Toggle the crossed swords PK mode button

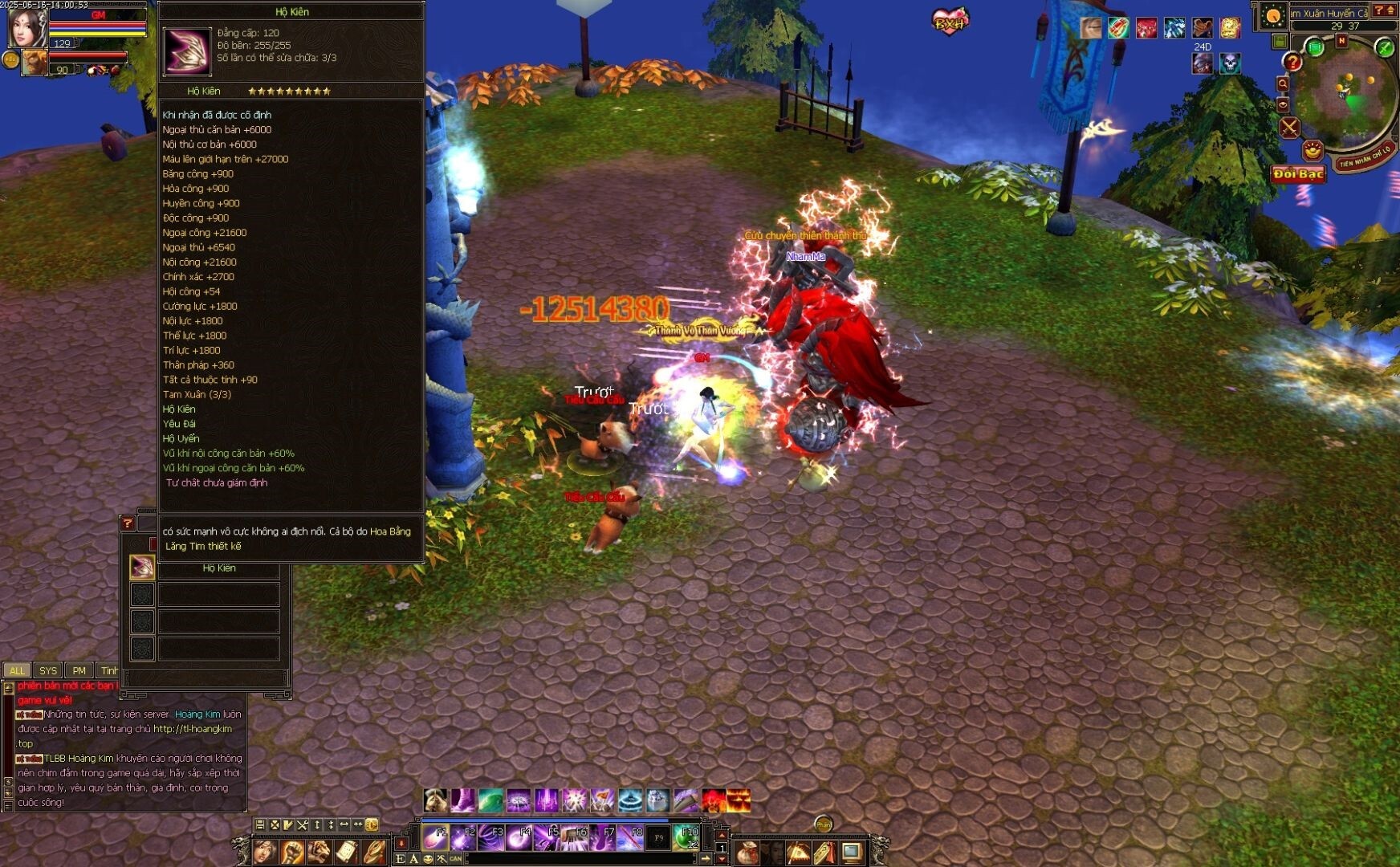1289,127
